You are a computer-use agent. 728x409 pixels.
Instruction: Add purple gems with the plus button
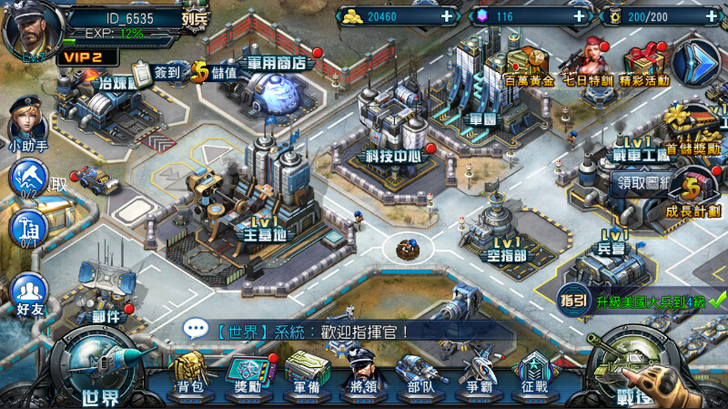click(578, 16)
